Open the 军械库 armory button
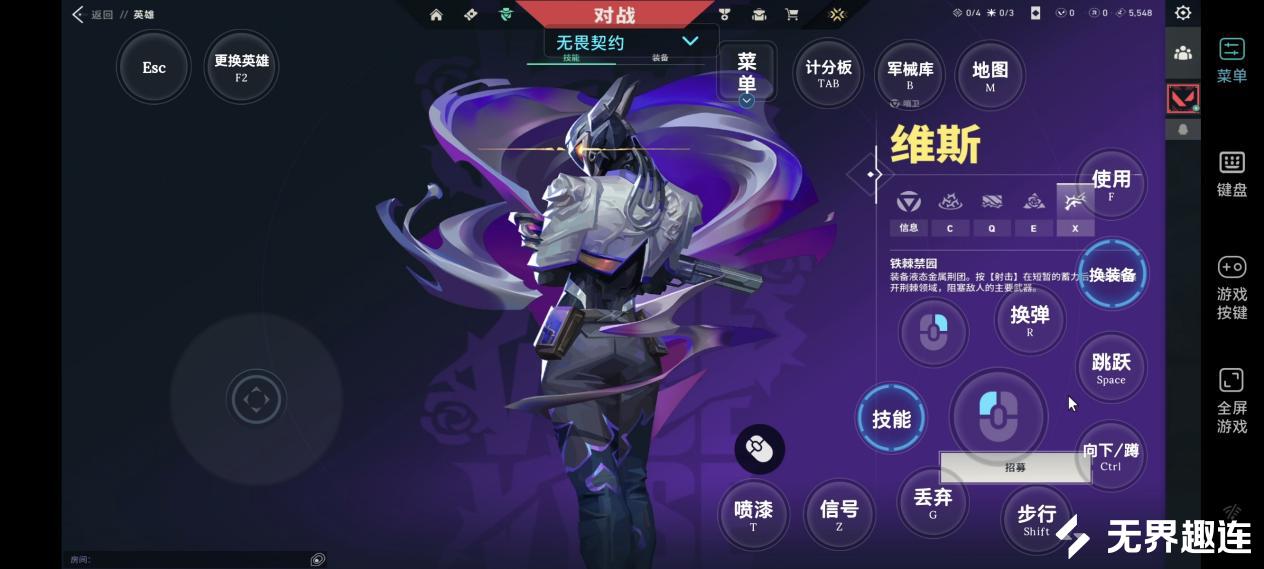 tap(910, 74)
